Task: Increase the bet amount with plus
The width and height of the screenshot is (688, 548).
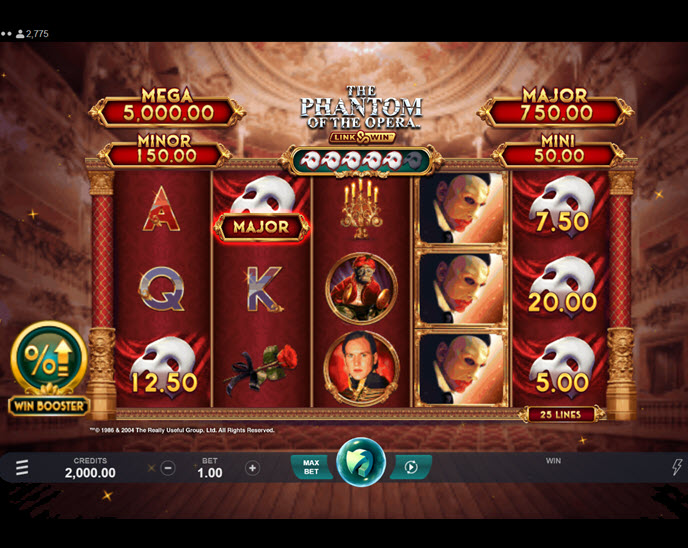Action: [x=252, y=468]
